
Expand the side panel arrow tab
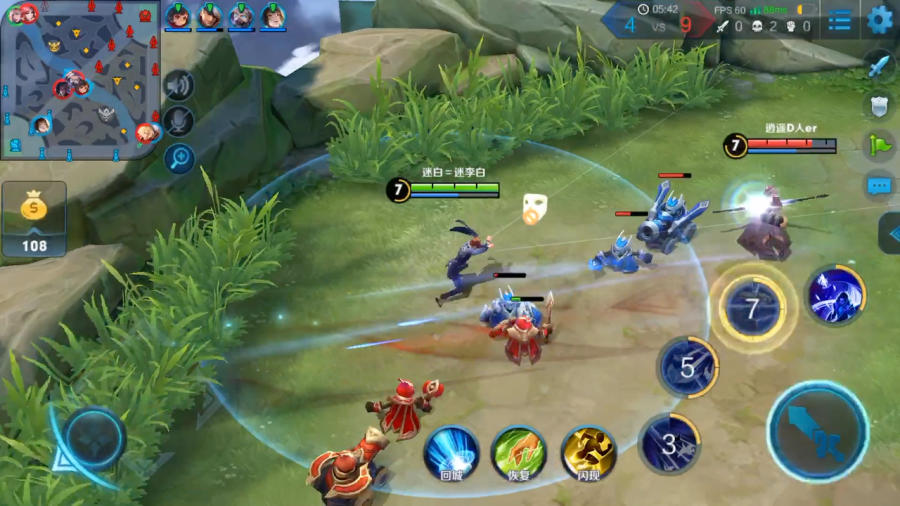(x=890, y=233)
